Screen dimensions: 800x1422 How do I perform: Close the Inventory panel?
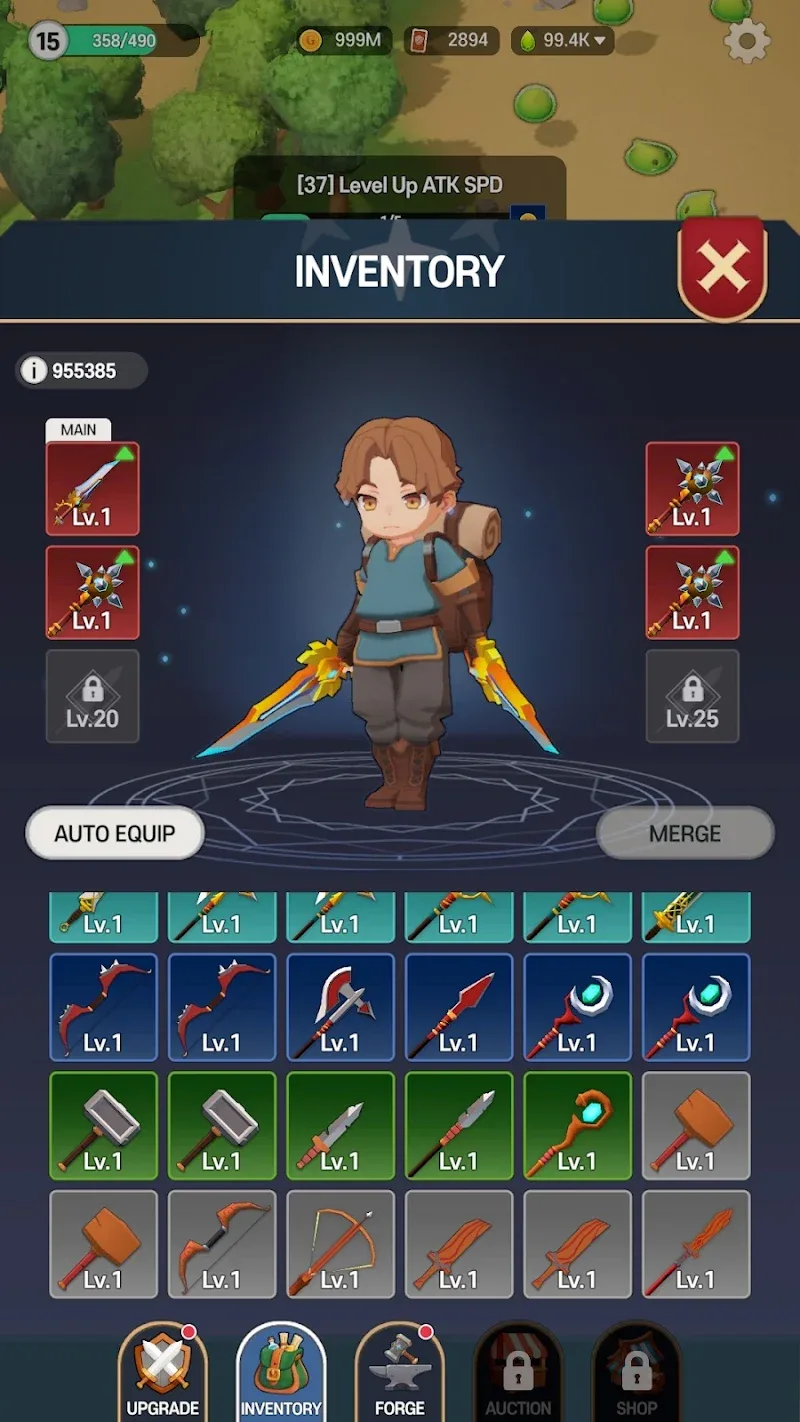coord(722,268)
